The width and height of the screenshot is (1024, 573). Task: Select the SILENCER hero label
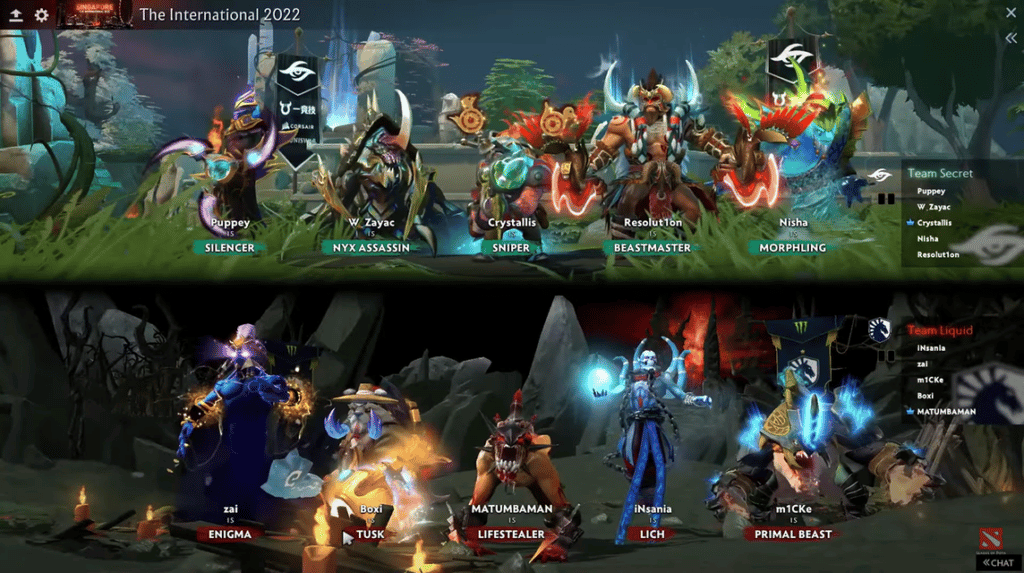(x=230, y=247)
